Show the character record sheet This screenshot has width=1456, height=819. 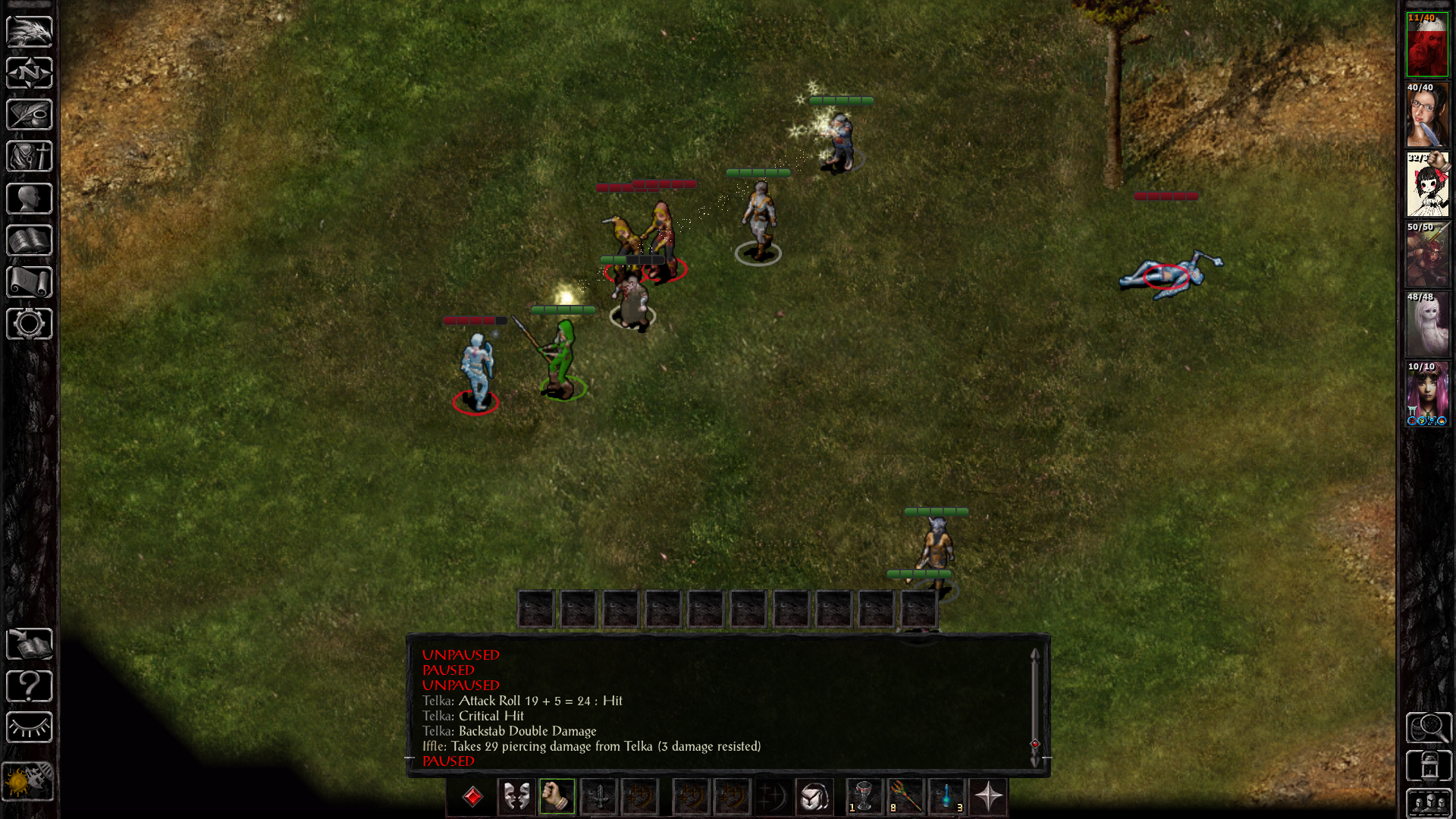29,199
